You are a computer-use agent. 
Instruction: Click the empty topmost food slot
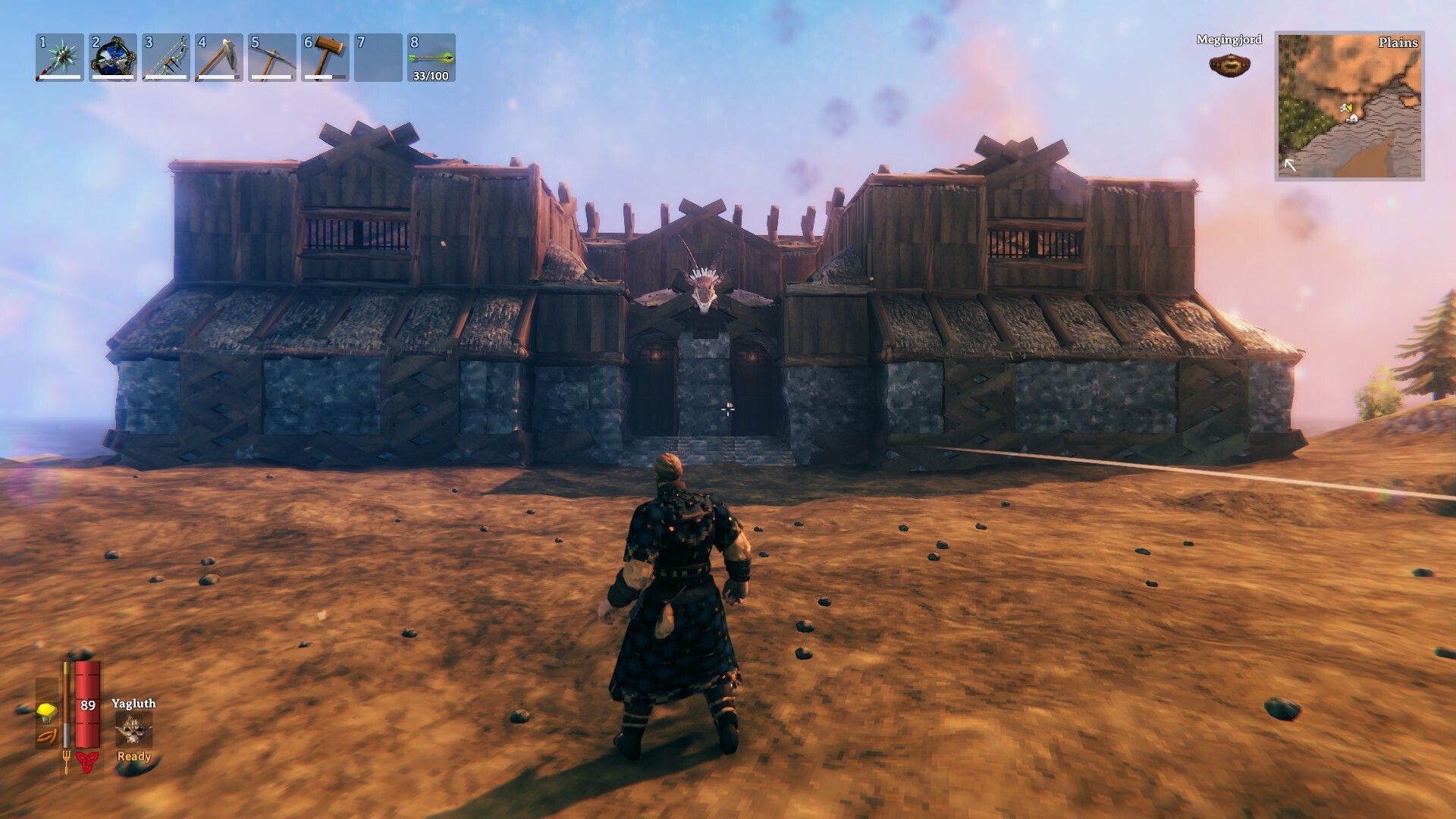tap(46, 689)
